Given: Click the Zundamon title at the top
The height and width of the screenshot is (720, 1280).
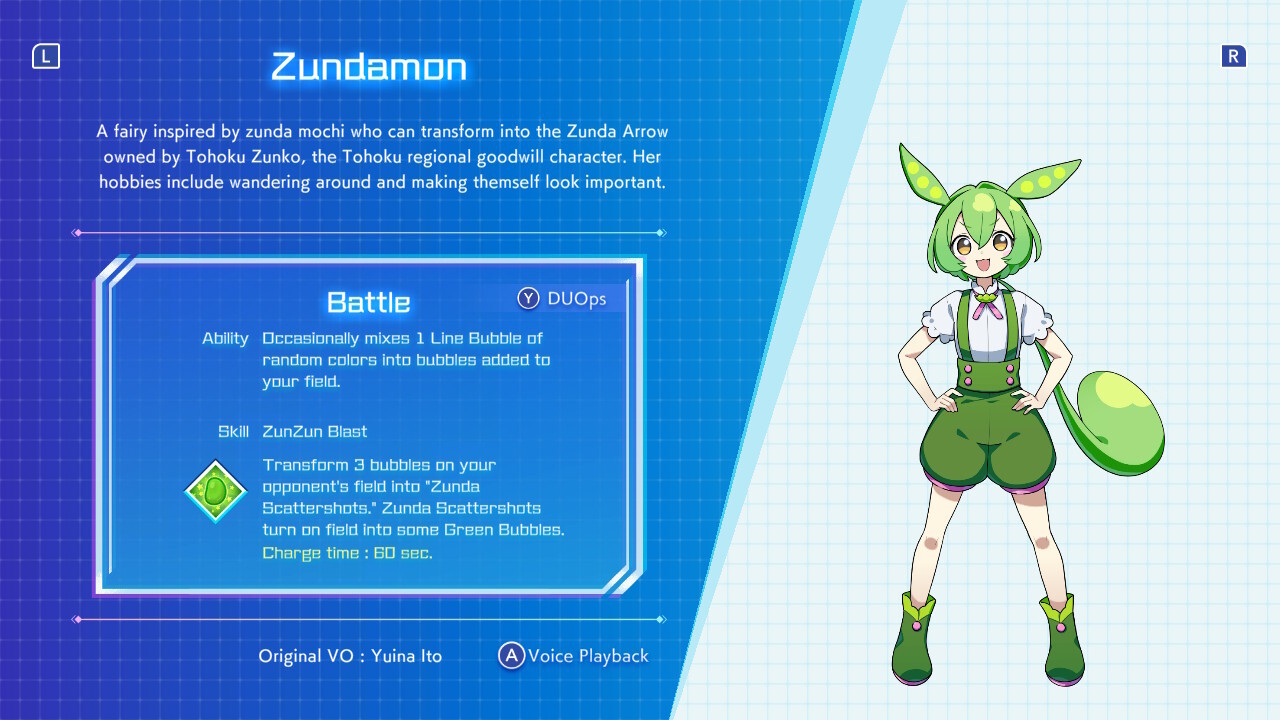Looking at the screenshot, I should 367,67.
